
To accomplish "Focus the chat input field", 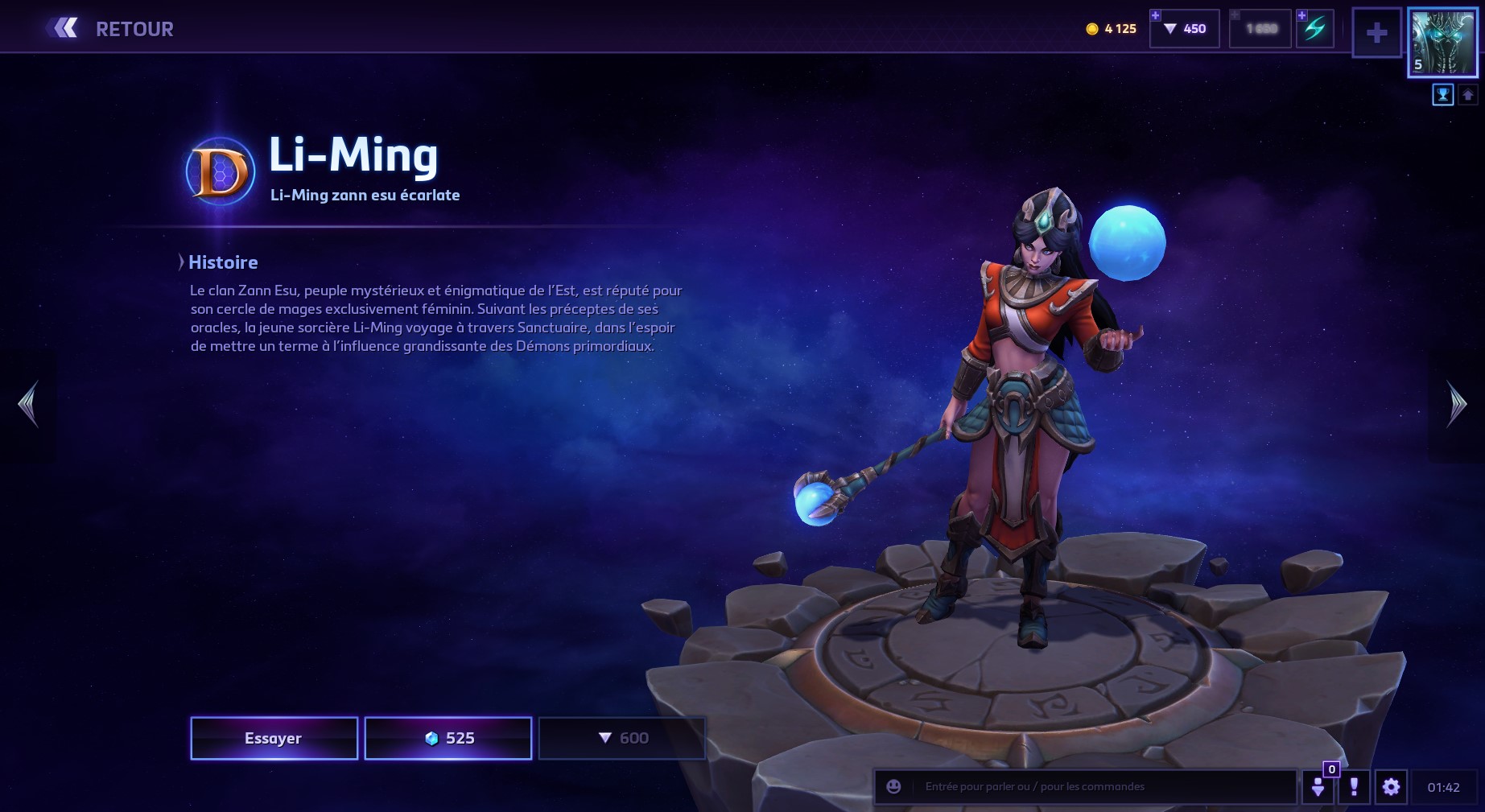I will coord(1103,787).
